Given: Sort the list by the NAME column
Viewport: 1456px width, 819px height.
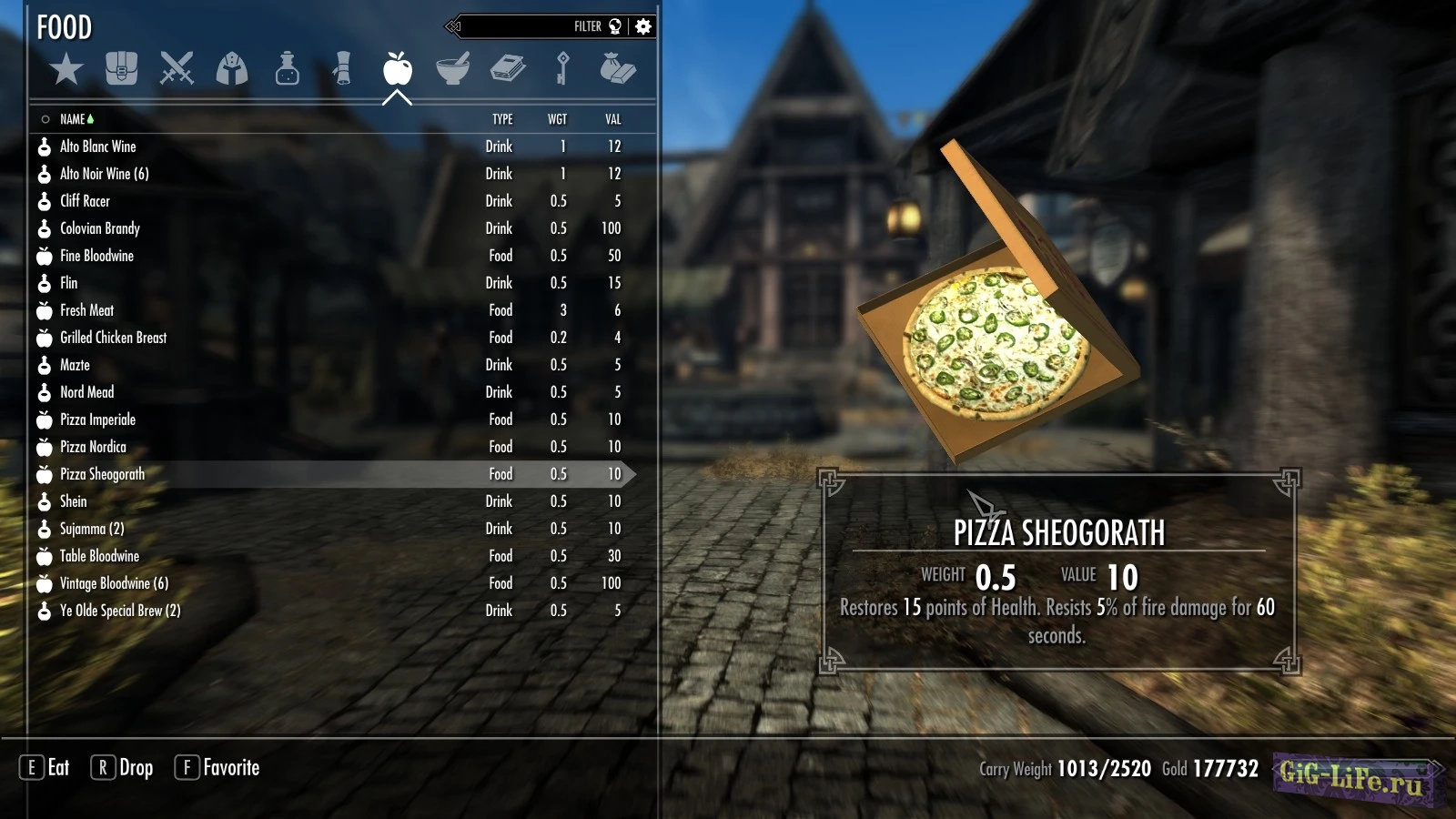Looking at the screenshot, I should pos(73,119).
